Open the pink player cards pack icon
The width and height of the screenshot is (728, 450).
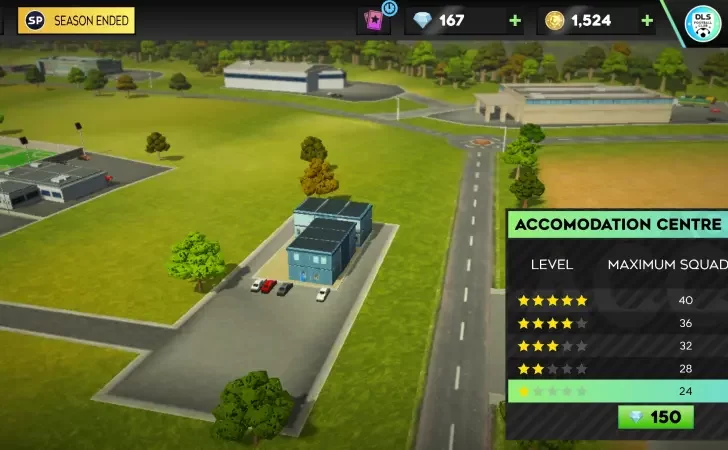click(x=374, y=20)
